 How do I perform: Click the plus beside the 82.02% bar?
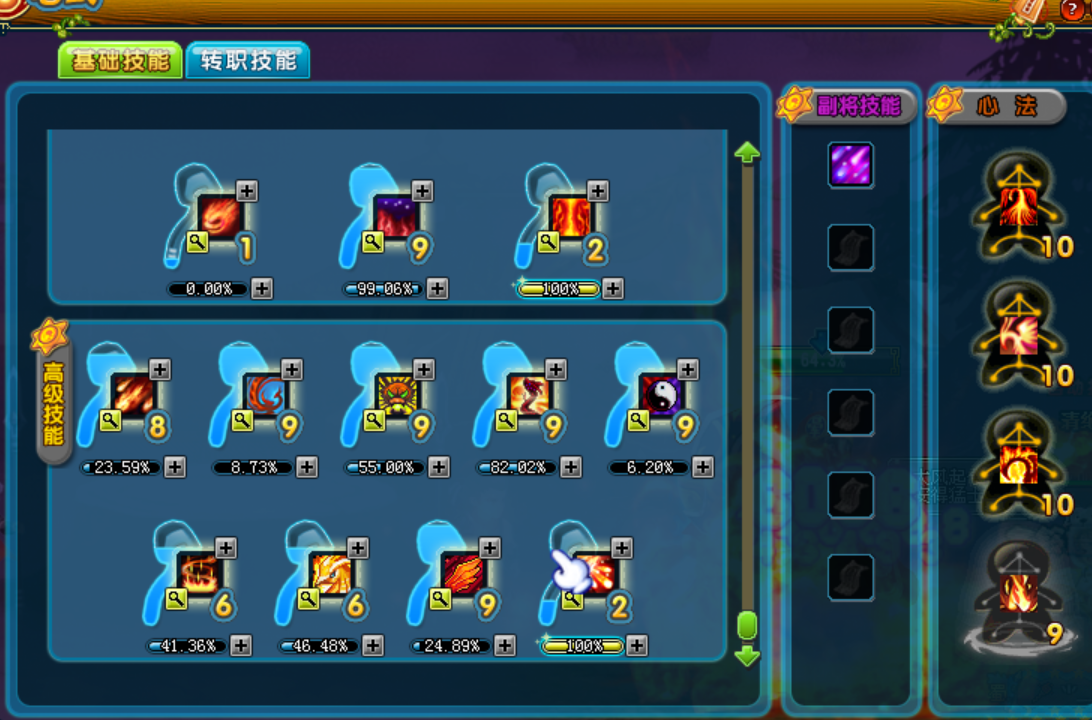point(571,467)
